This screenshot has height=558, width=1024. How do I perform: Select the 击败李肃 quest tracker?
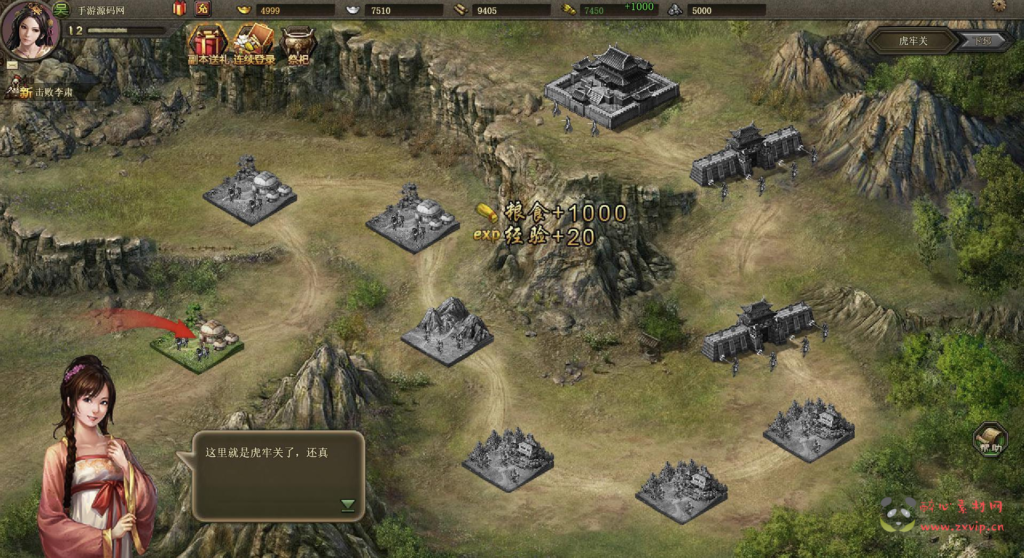click(x=52, y=92)
